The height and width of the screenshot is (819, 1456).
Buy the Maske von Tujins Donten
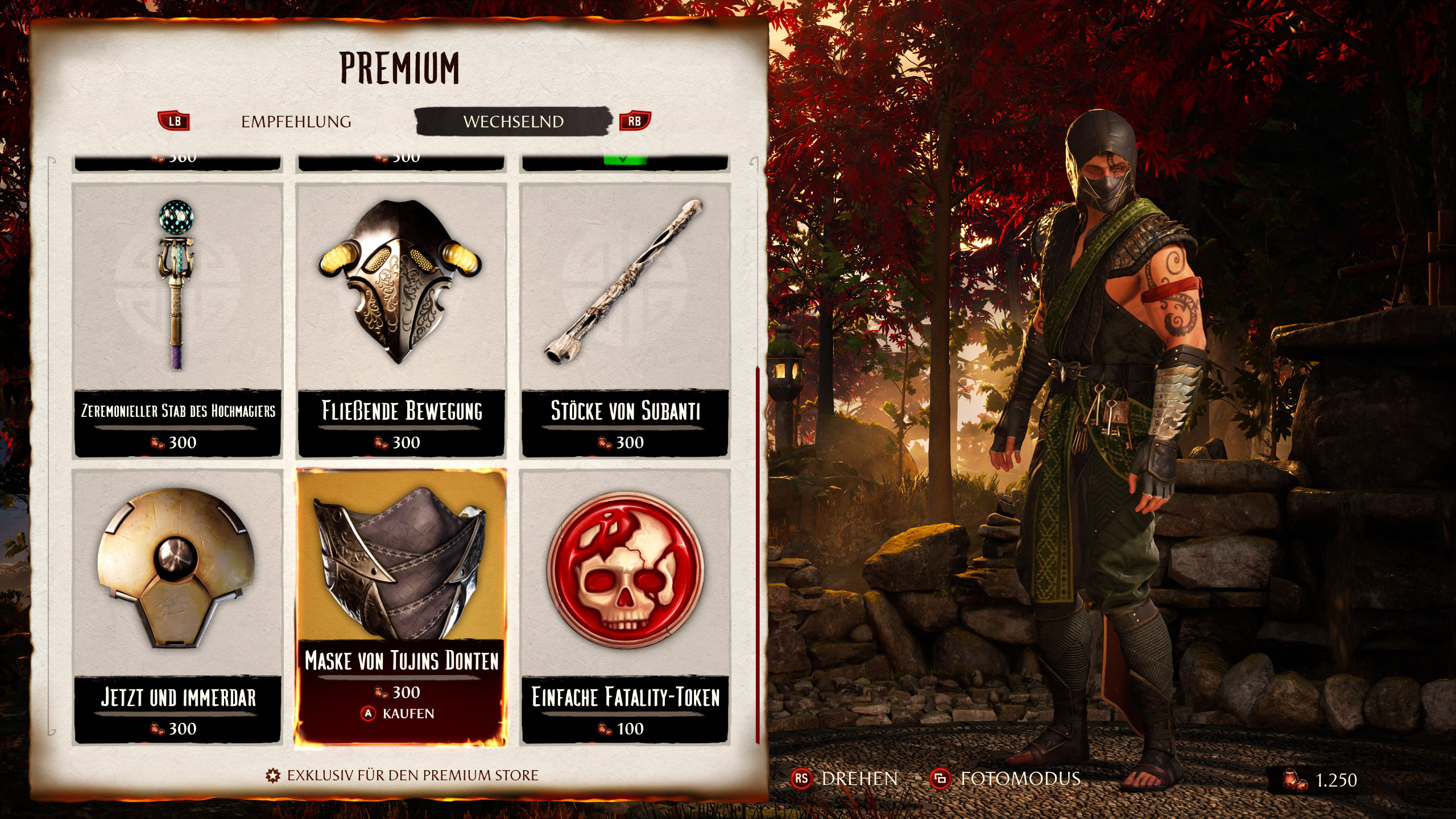[x=400, y=713]
